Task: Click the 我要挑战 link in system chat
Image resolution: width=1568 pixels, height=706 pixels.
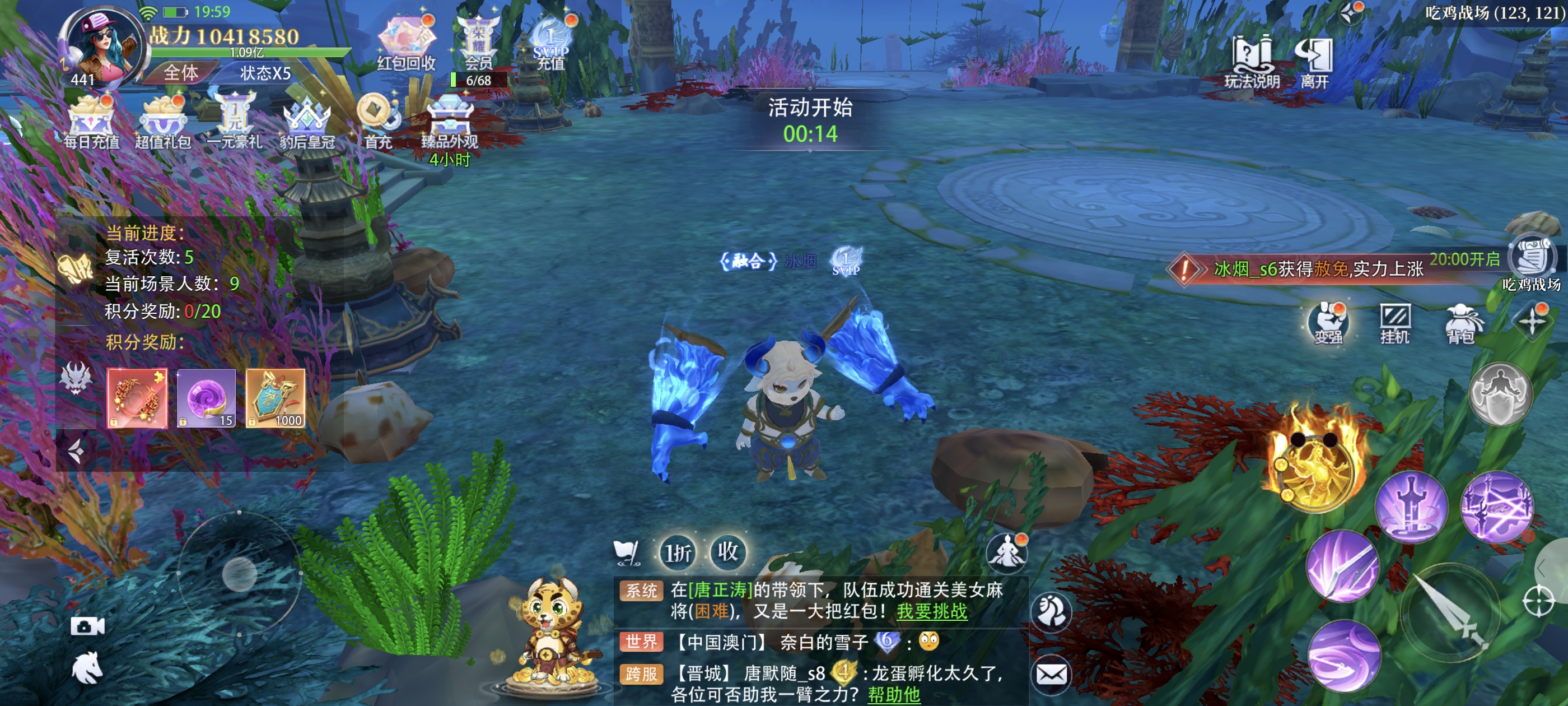Action: click(x=931, y=611)
